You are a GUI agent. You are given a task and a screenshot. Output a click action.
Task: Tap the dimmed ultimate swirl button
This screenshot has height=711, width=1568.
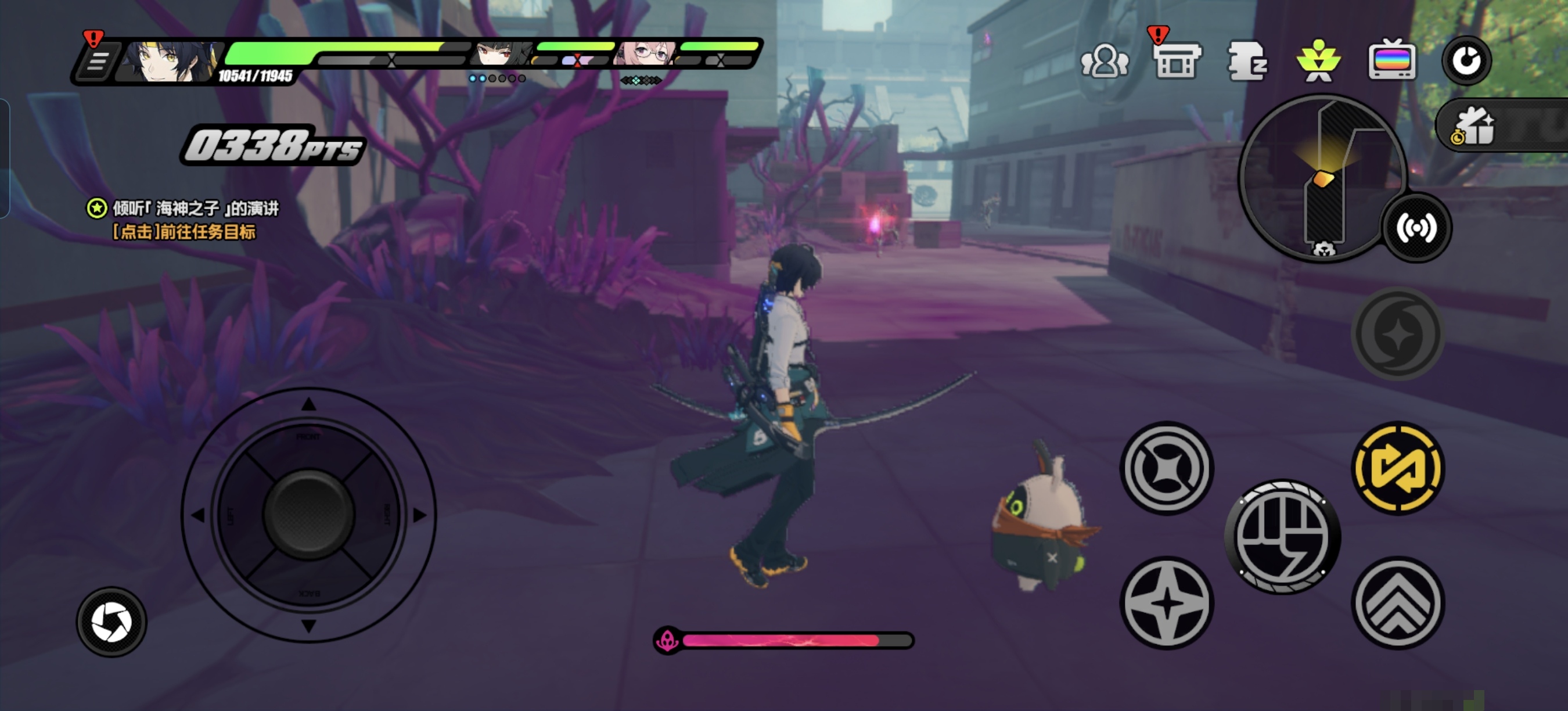point(1398,333)
